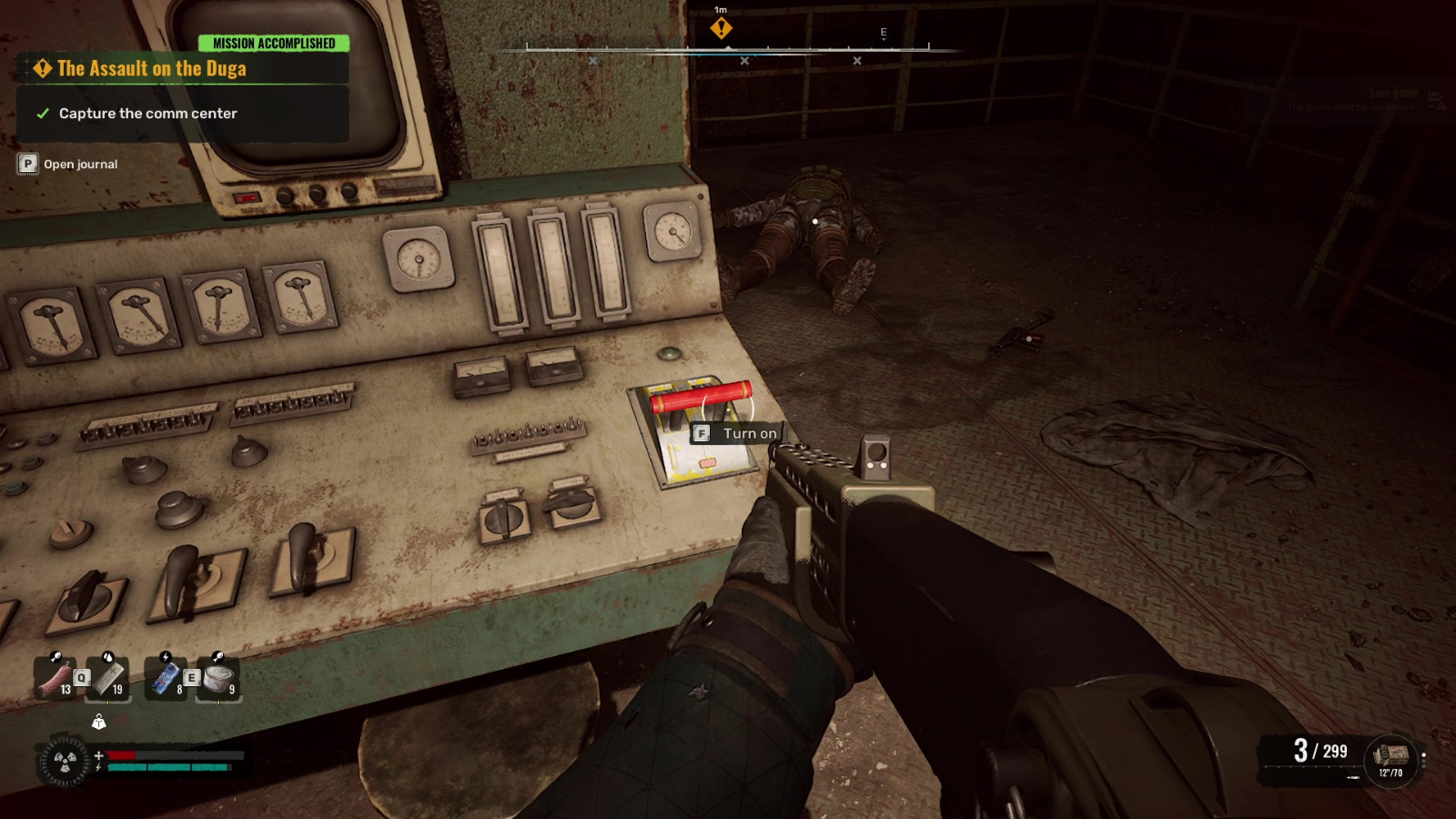The image size is (1456, 819).
Task: Click the E keybind badge above canned food
Action: point(191,677)
